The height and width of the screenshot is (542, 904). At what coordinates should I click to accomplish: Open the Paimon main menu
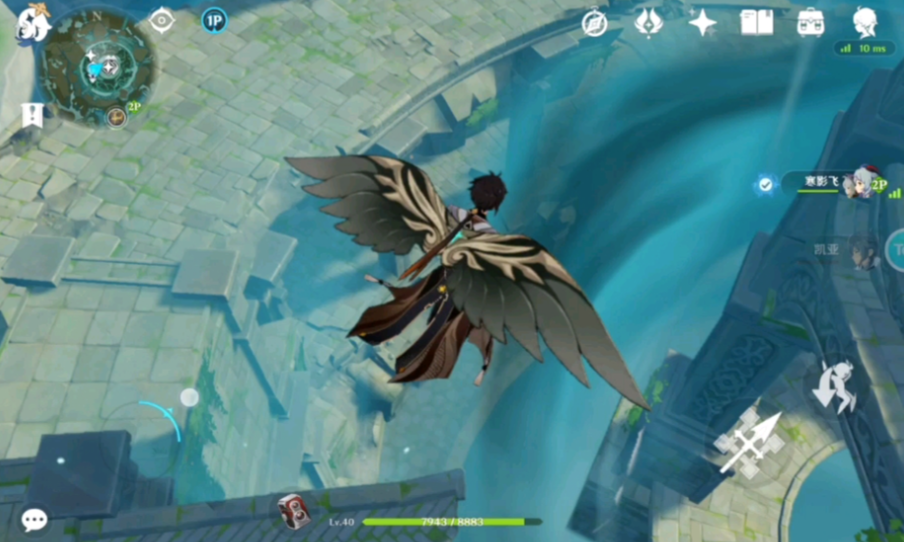pyautogui.click(x=33, y=22)
